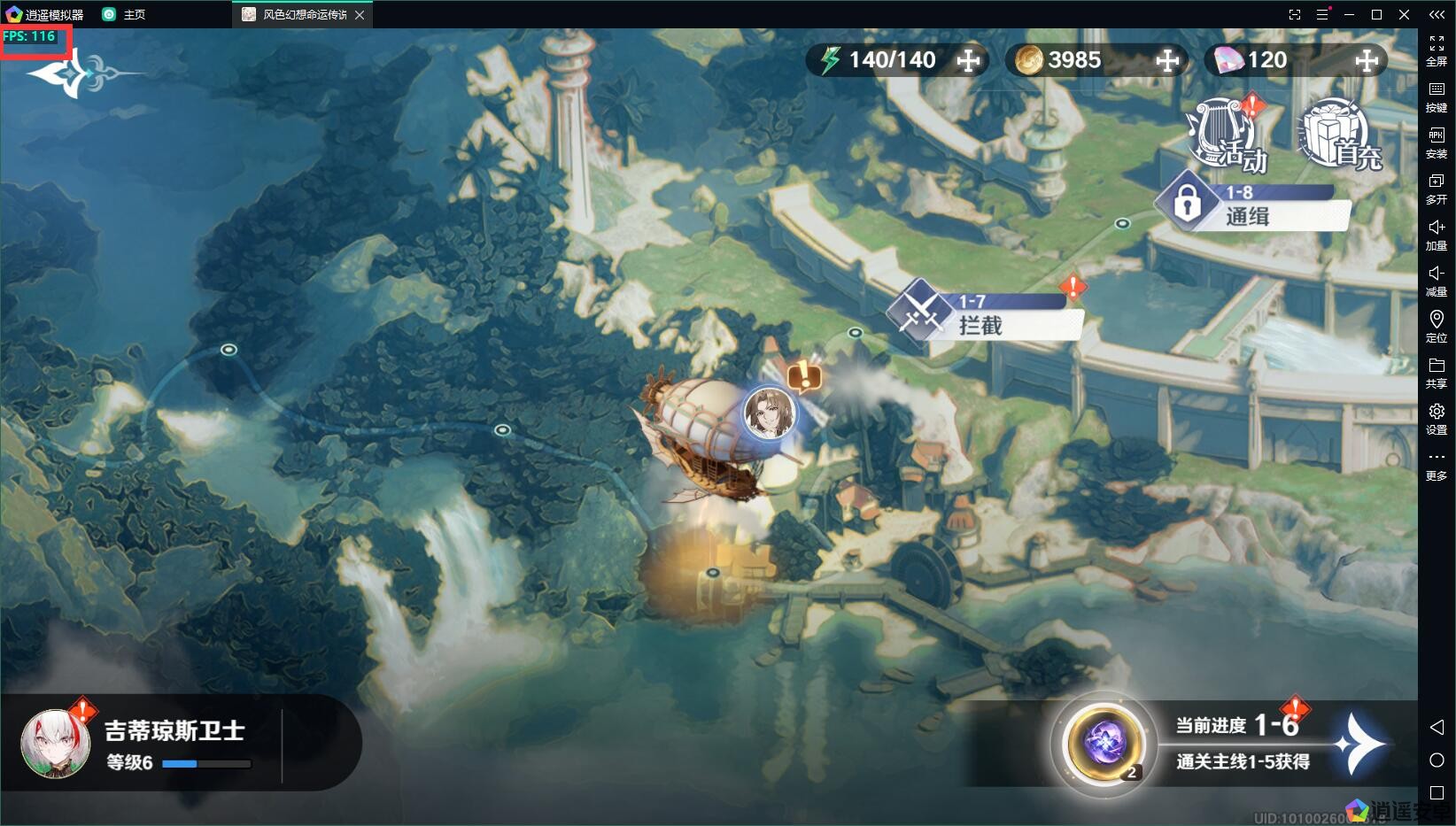This screenshot has width=1456, height=826.
Task: Open the 活动 events menu
Action: [x=1229, y=135]
